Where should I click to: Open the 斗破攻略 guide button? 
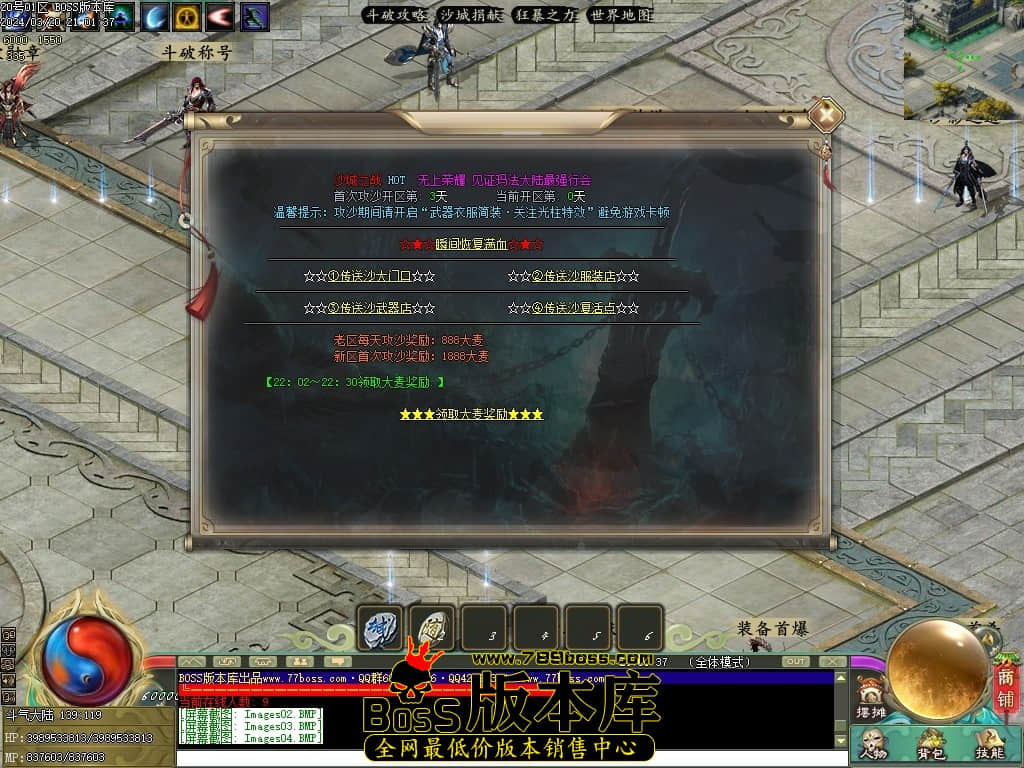[395, 15]
